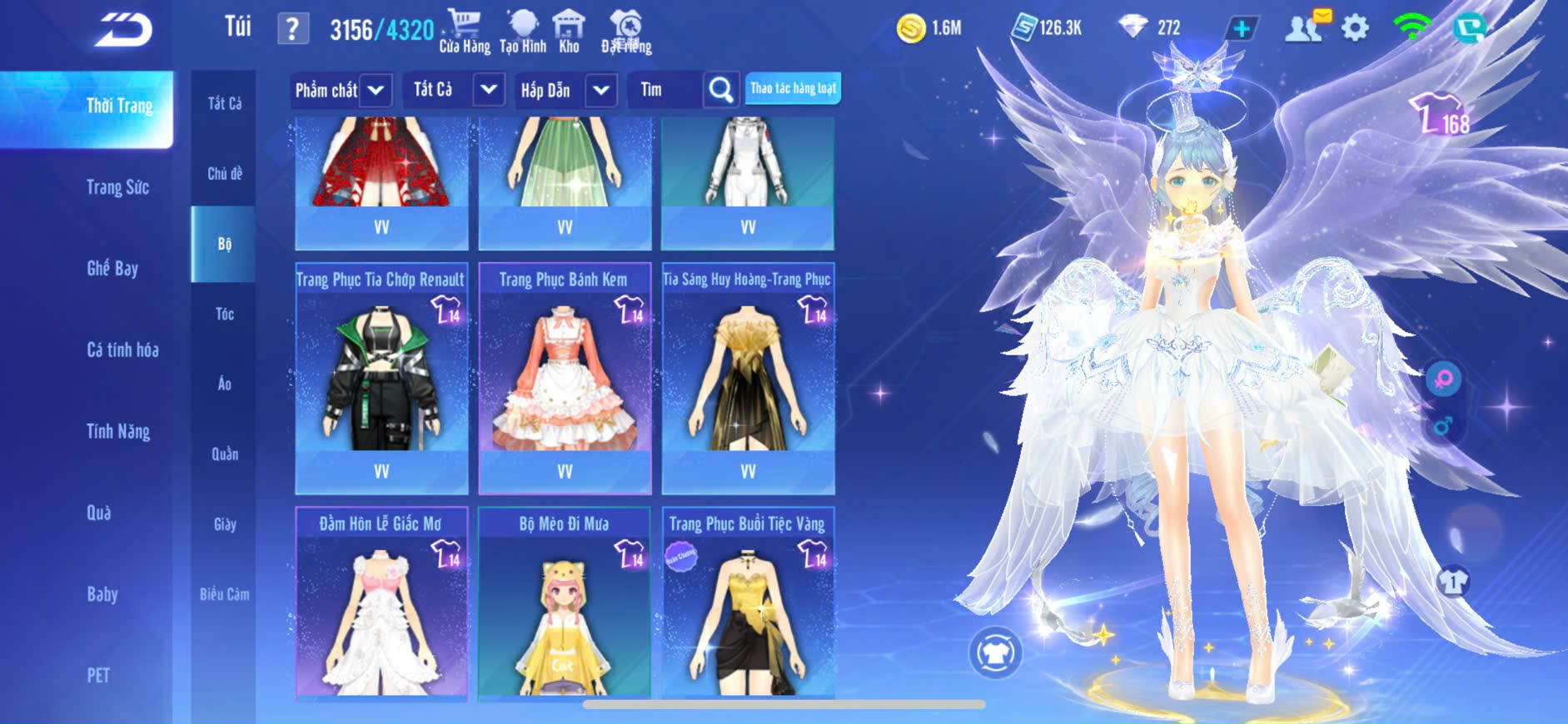1568x724 pixels.
Task: Click the Tìm search field
Action: [666, 90]
